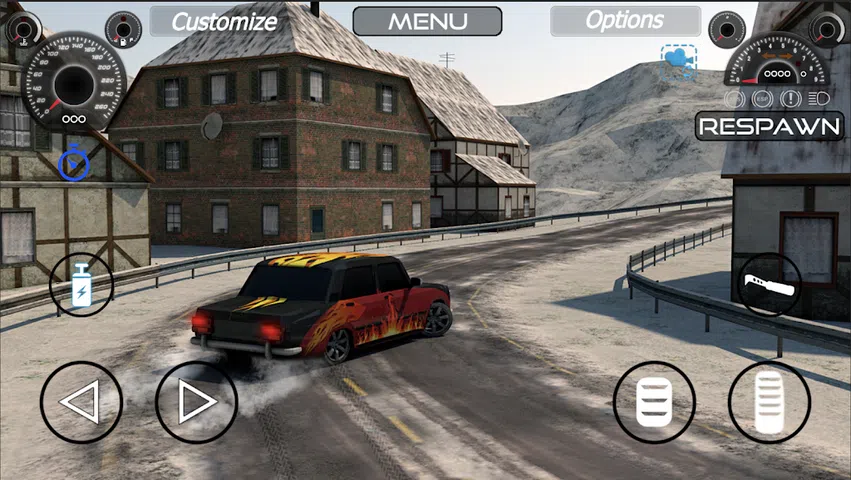Viewport: 851px width, 480px height.
Task: Tap the RESPAWN button
Action: tap(769, 126)
